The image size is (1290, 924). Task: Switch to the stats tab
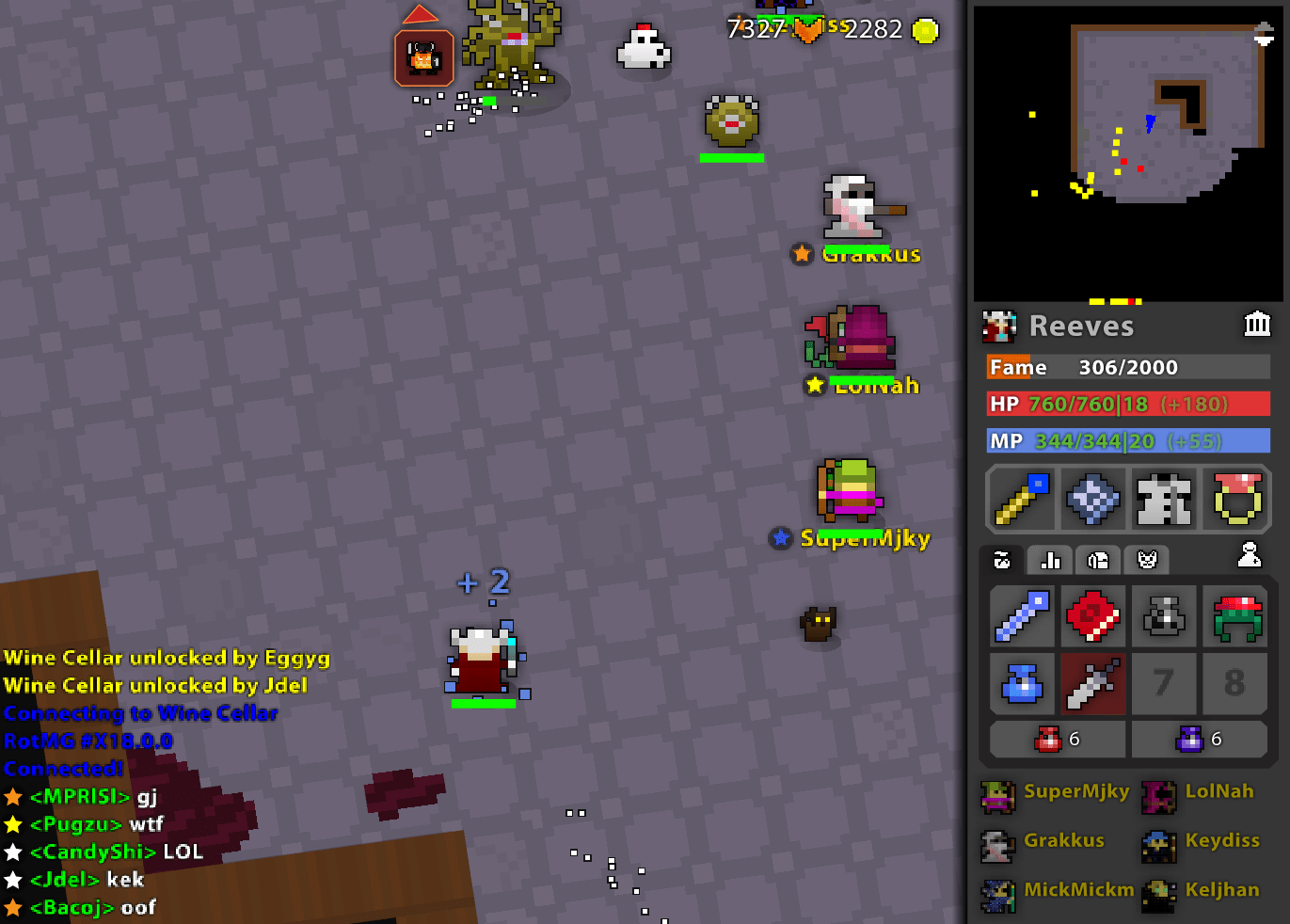pyautogui.click(x=1049, y=560)
